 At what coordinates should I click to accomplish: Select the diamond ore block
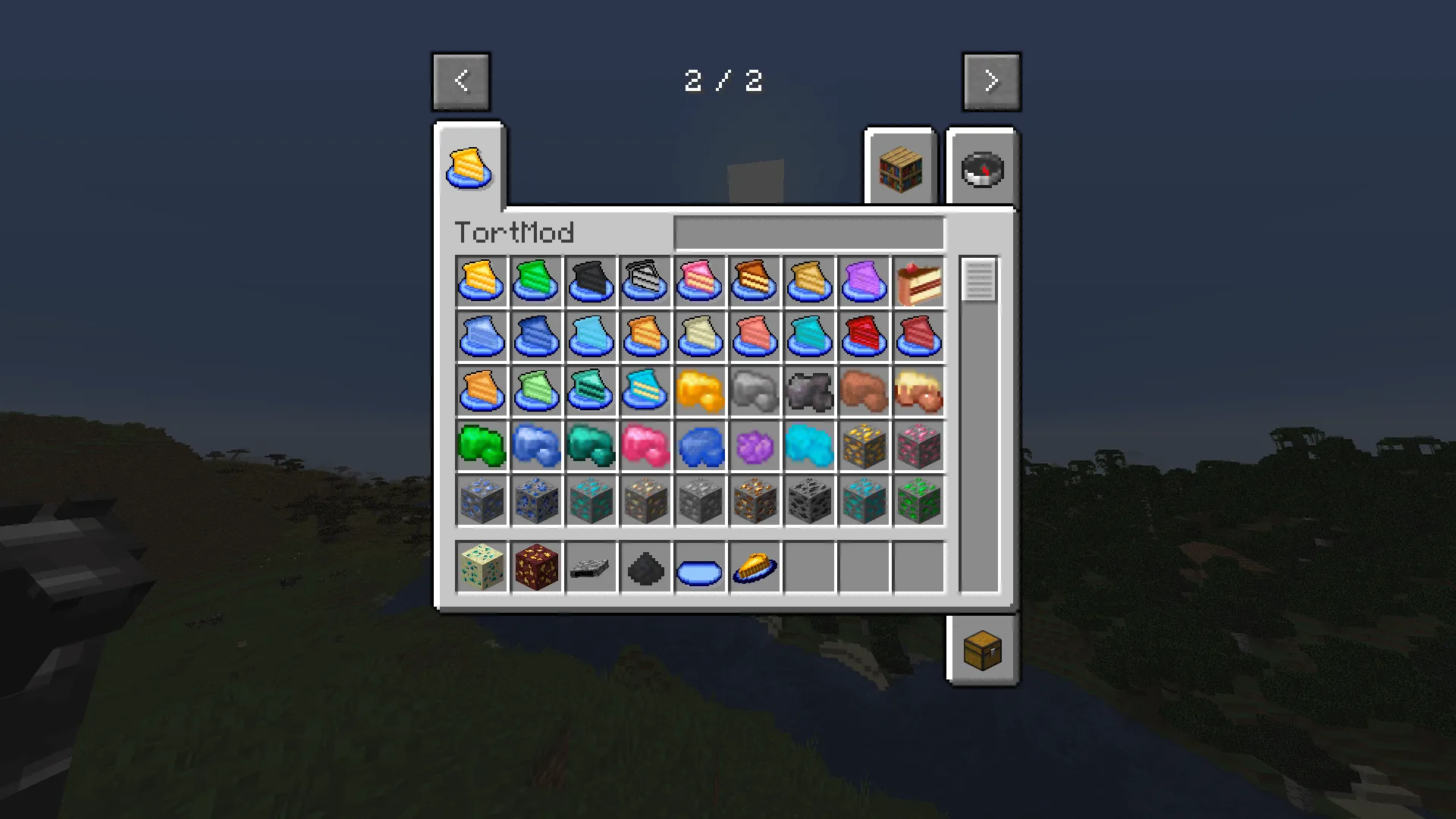coord(591,500)
